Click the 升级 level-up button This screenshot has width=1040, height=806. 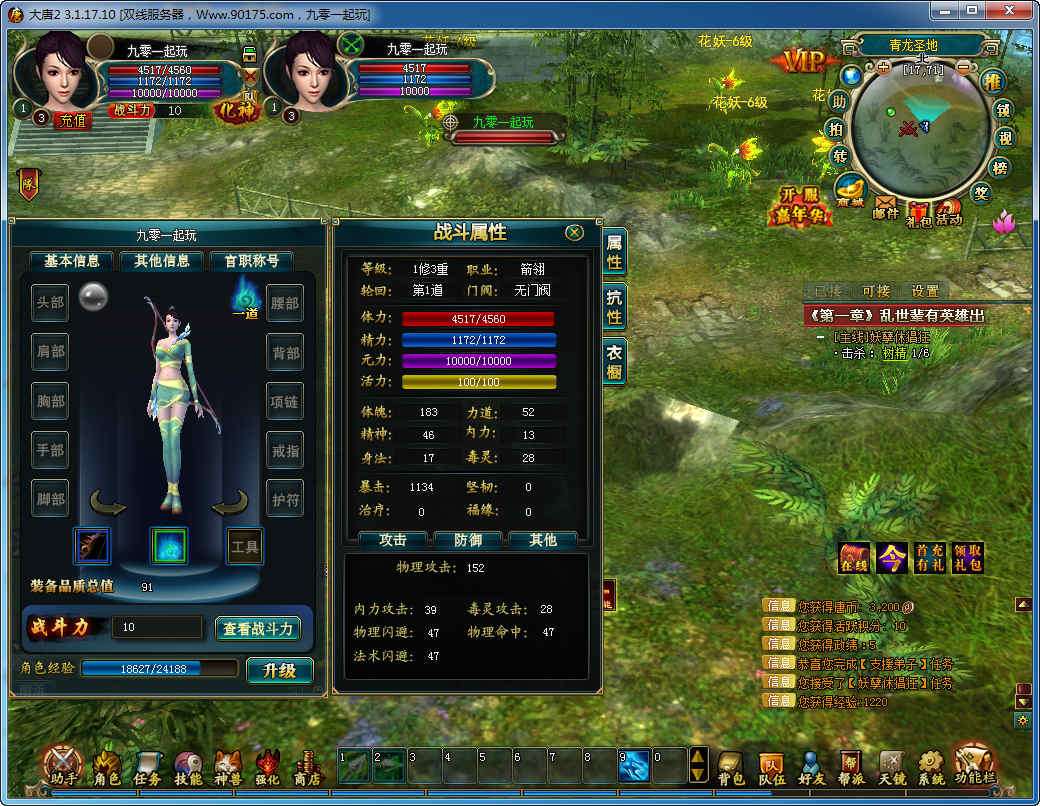(x=280, y=670)
